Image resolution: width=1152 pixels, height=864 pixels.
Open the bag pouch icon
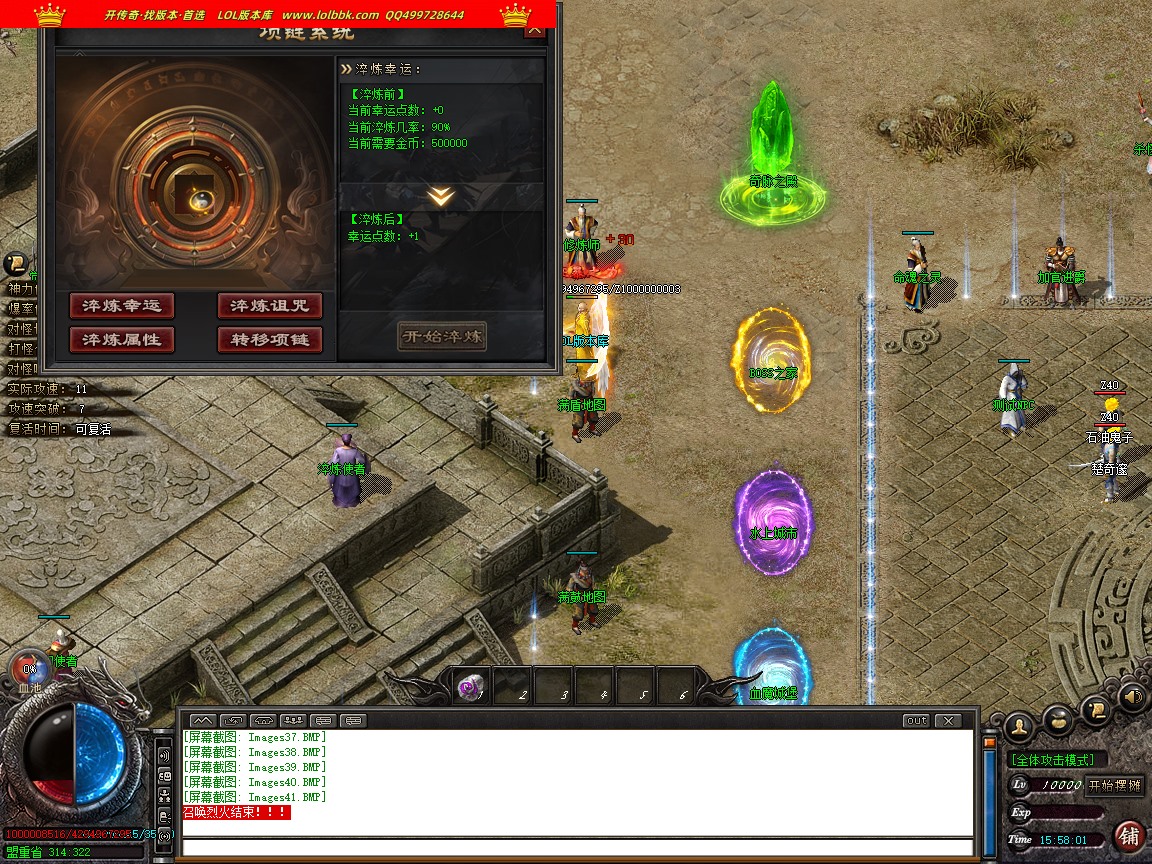[1058, 718]
